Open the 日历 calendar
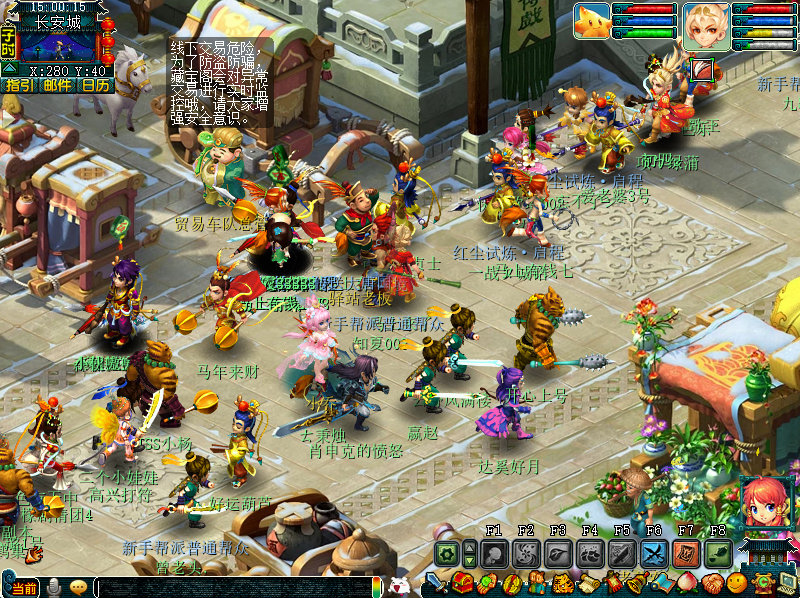The width and height of the screenshot is (800, 598). pyautogui.click(x=96, y=86)
